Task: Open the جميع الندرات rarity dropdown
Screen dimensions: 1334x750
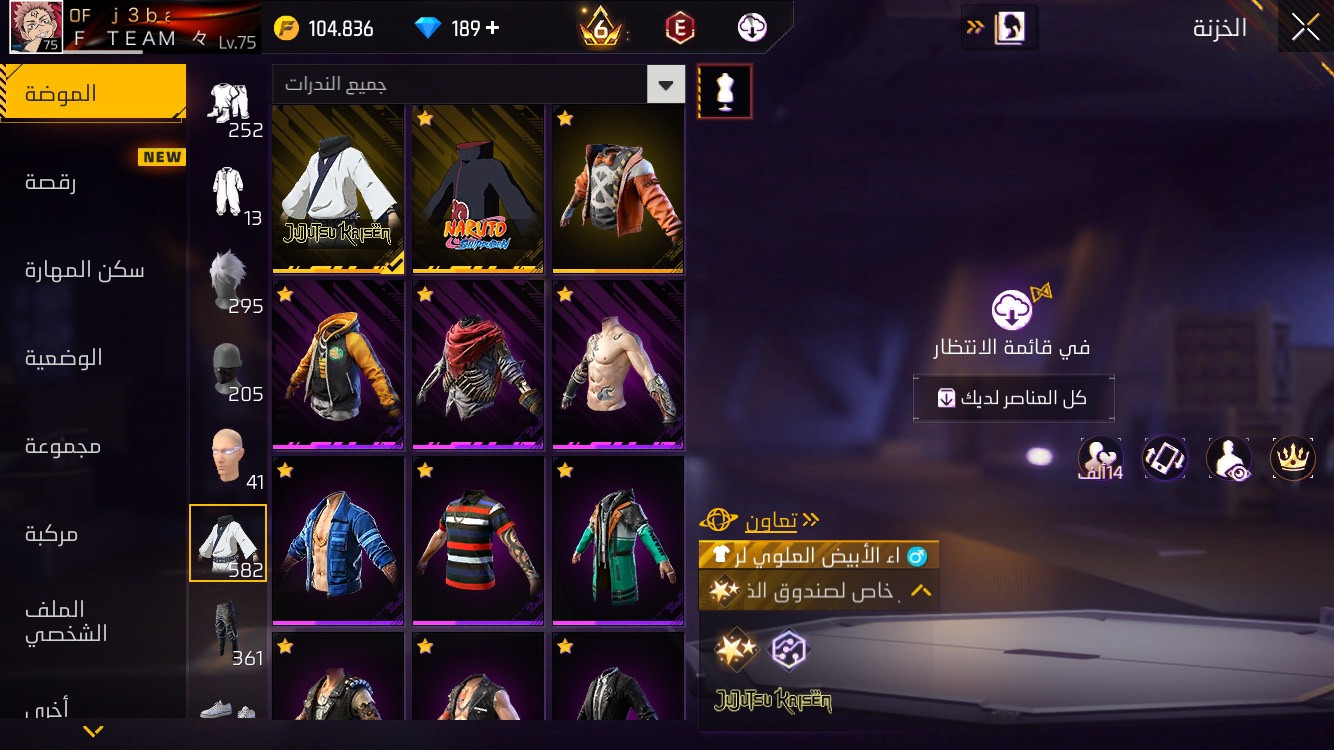Action: click(x=478, y=85)
